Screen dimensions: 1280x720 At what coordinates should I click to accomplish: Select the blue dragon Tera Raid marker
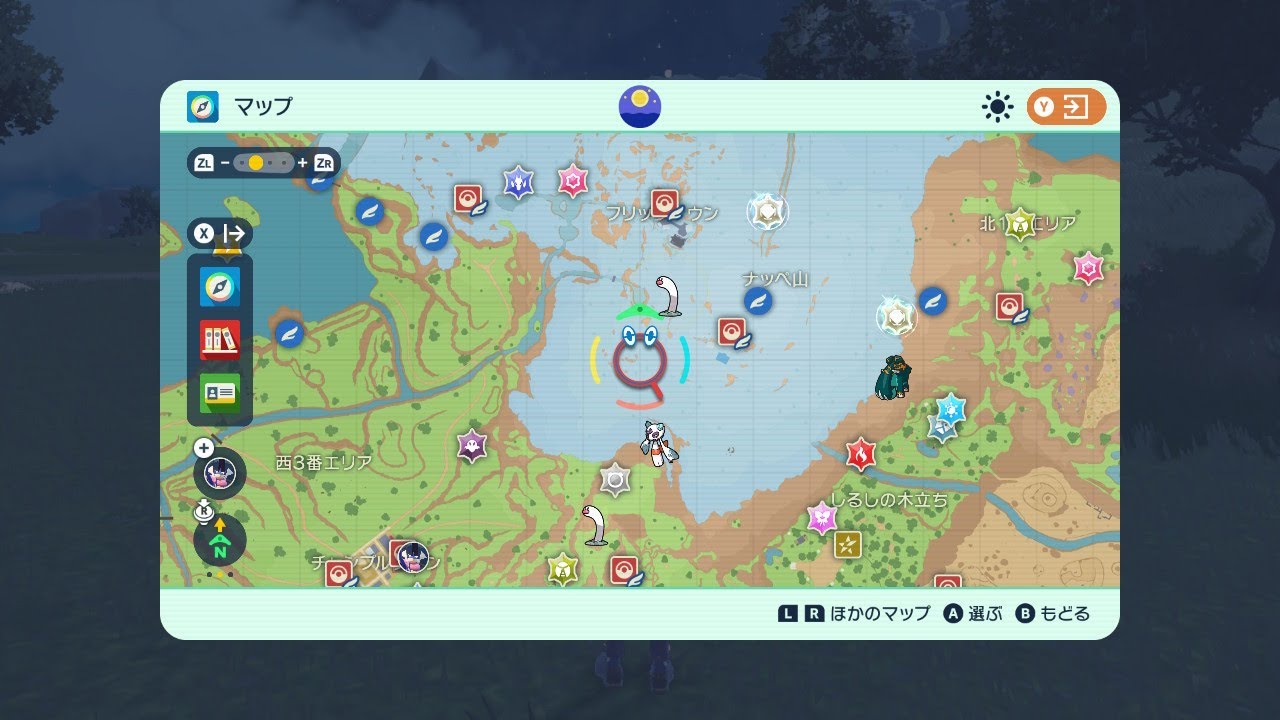pyautogui.click(x=518, y=182)
